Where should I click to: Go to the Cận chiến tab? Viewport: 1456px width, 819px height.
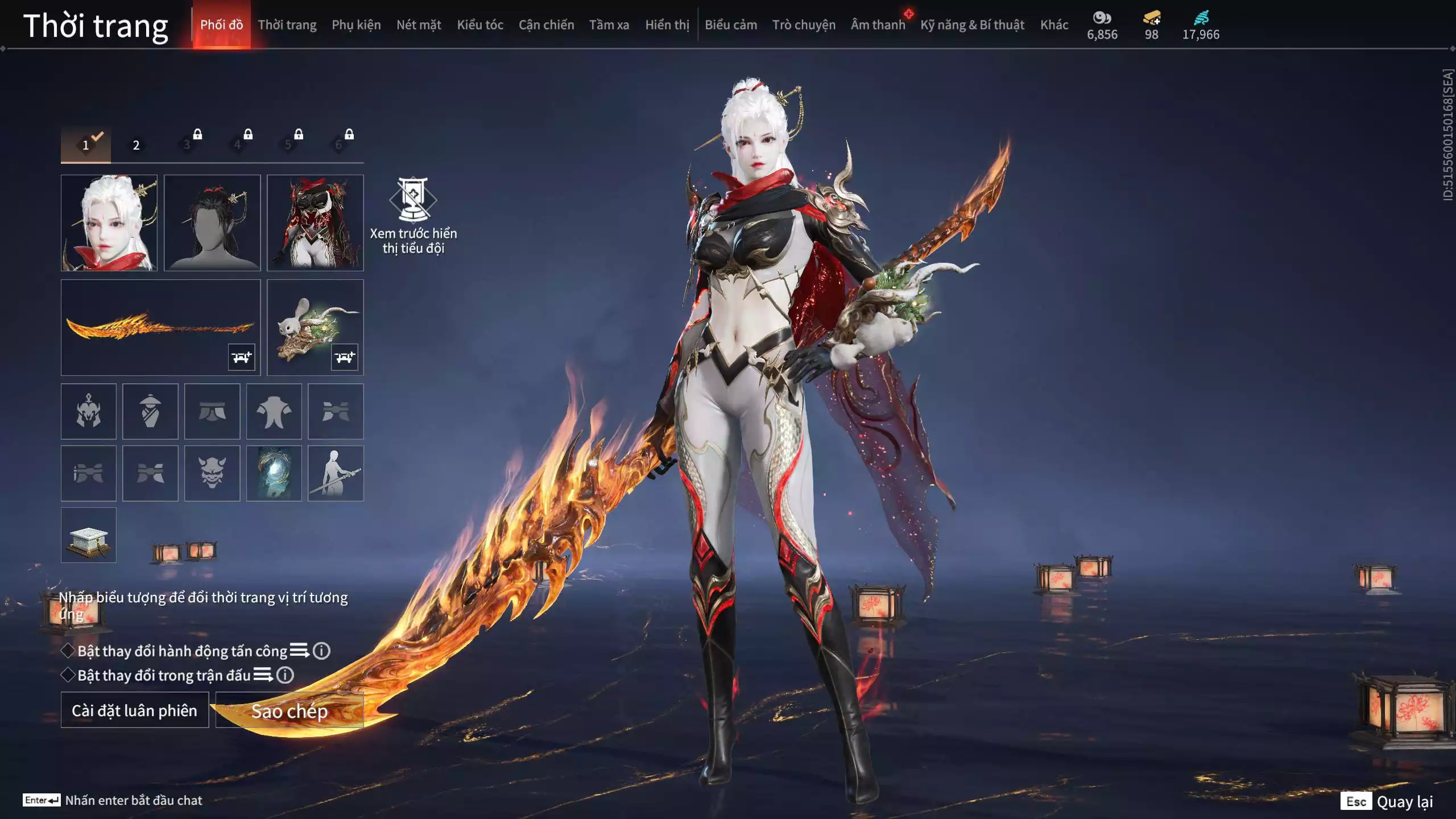pyautogui.click(x=546, y=25)
